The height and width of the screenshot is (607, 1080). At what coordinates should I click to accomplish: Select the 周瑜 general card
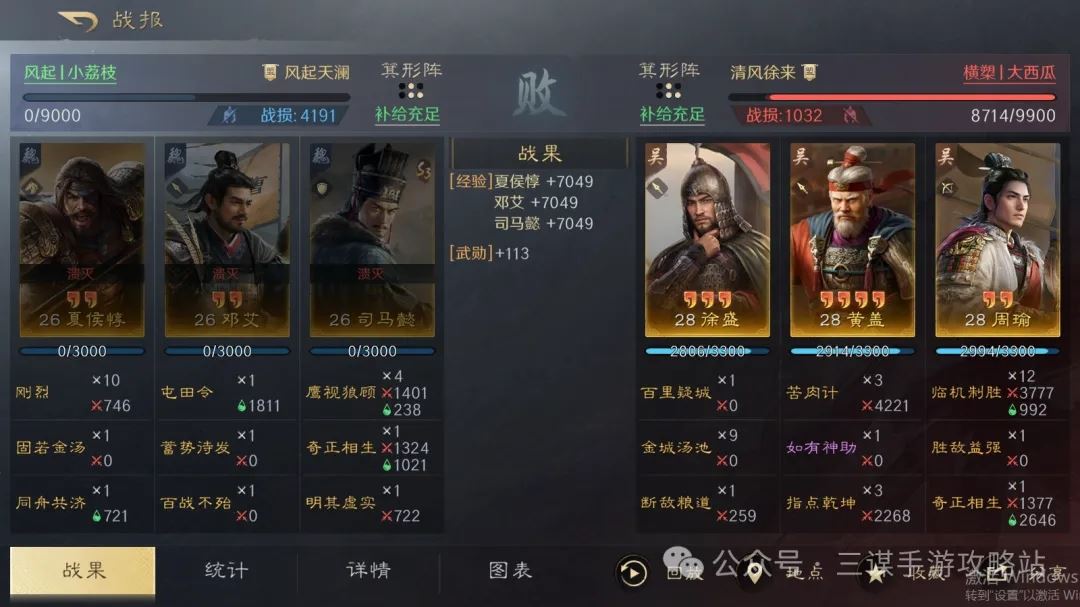997,240
